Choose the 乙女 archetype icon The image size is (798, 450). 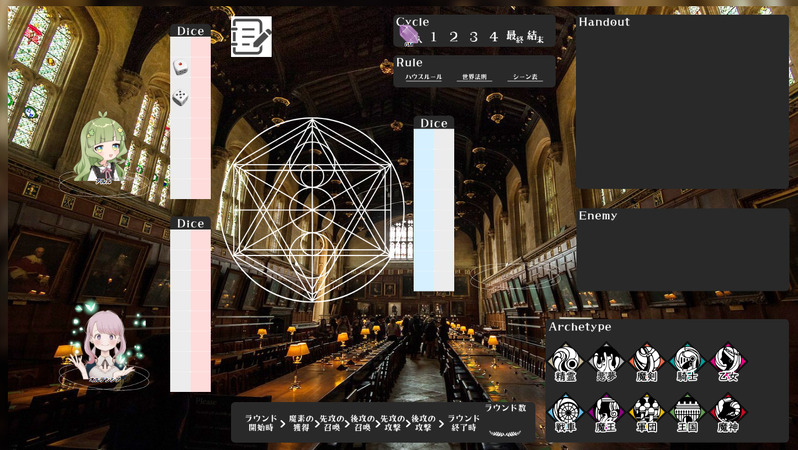pyautogui.click(x=728, y=361)
